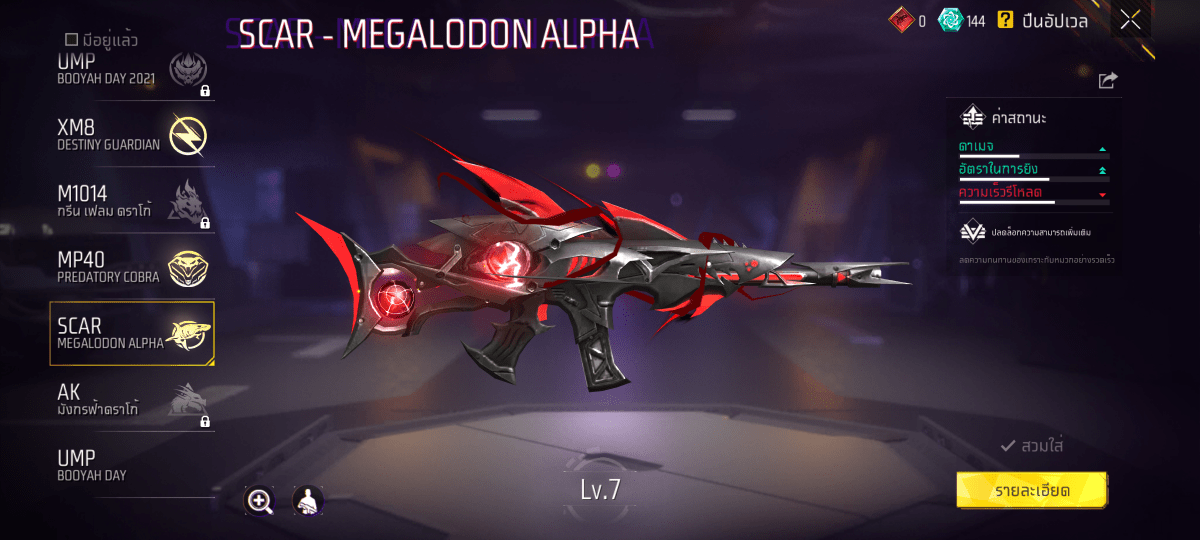Image resolution: width=1200 pixels, height=540 pixels.
Task: Click the สวมใส่ equip button
Action: (1032, 446)
